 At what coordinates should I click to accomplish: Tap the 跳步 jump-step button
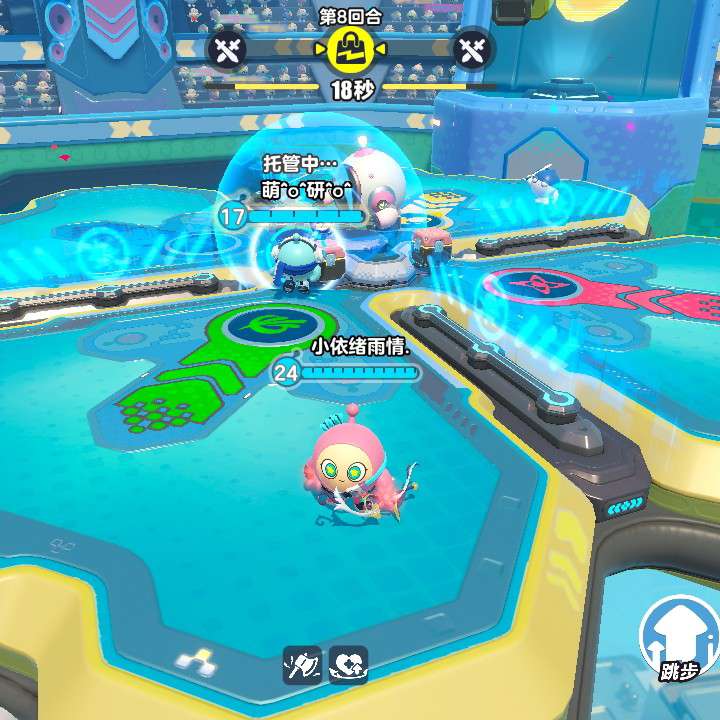(679, 640)
